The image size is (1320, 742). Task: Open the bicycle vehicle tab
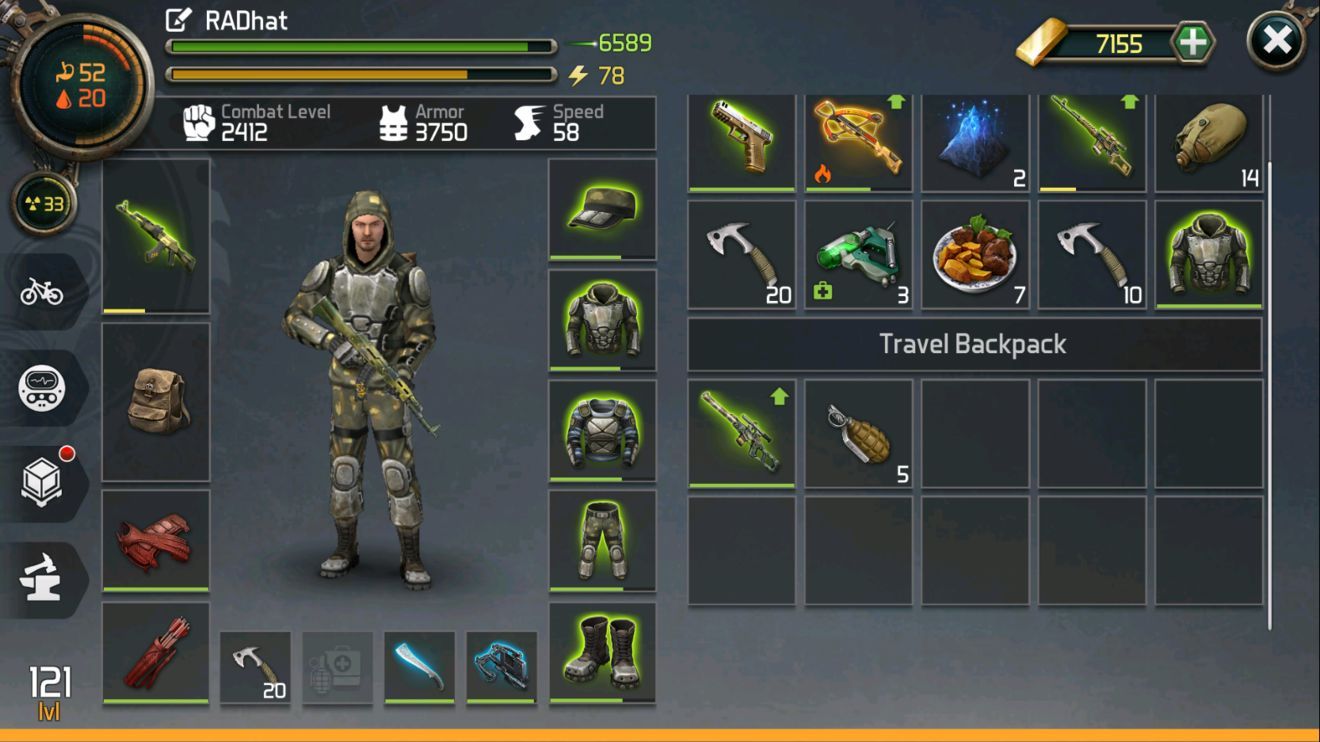click(42, 291)
